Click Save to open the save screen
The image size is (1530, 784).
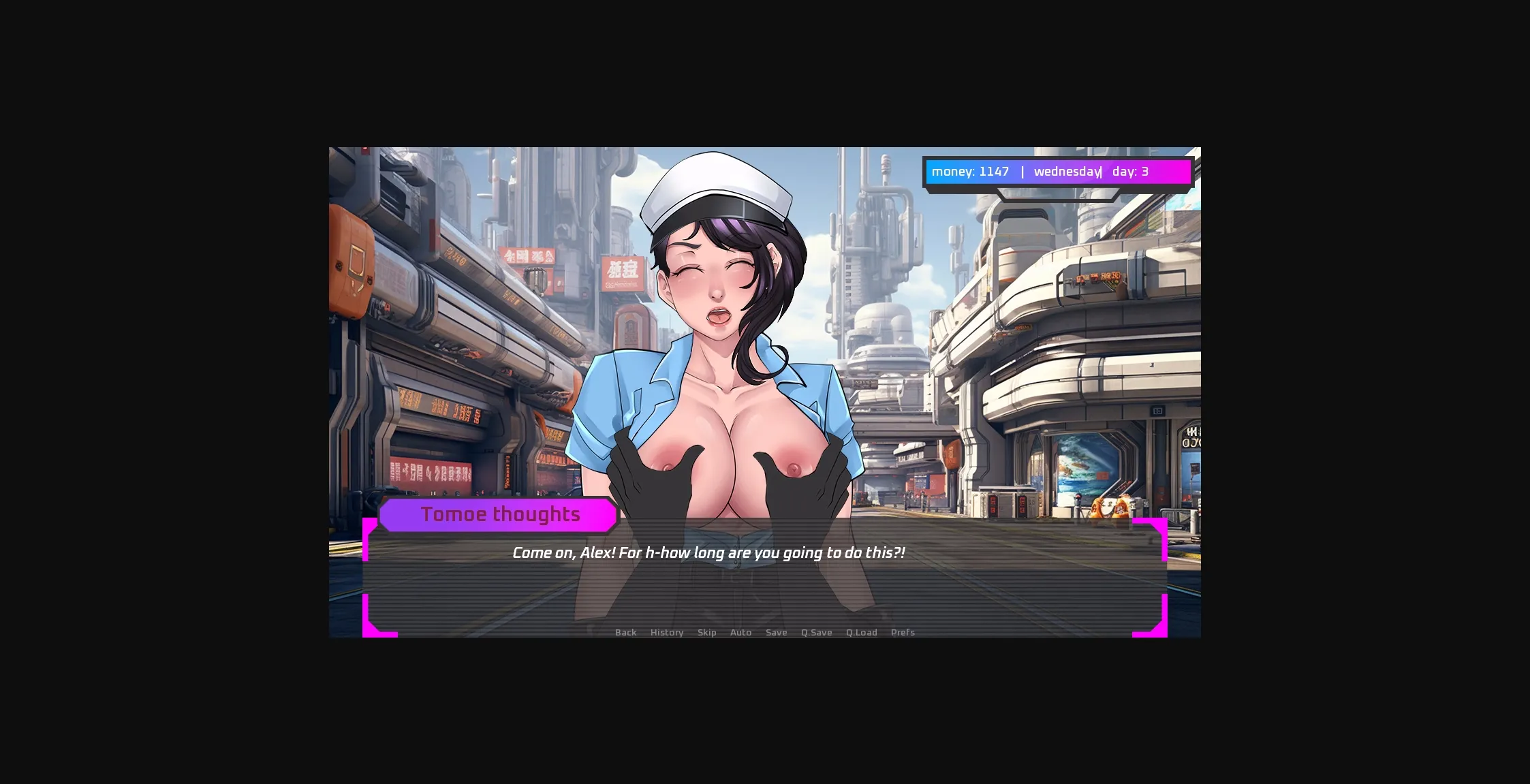(777, 632)
